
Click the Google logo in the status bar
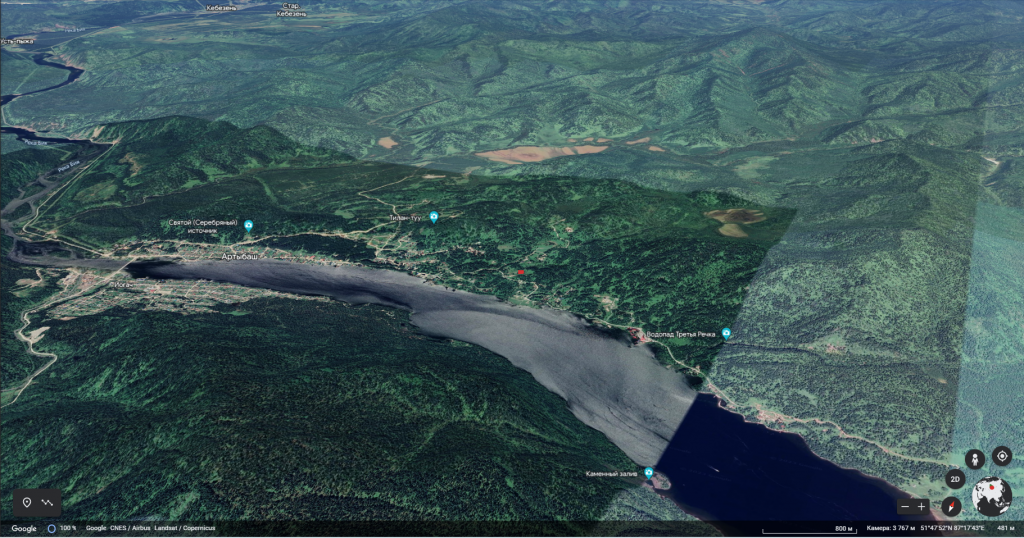point(24,528)
